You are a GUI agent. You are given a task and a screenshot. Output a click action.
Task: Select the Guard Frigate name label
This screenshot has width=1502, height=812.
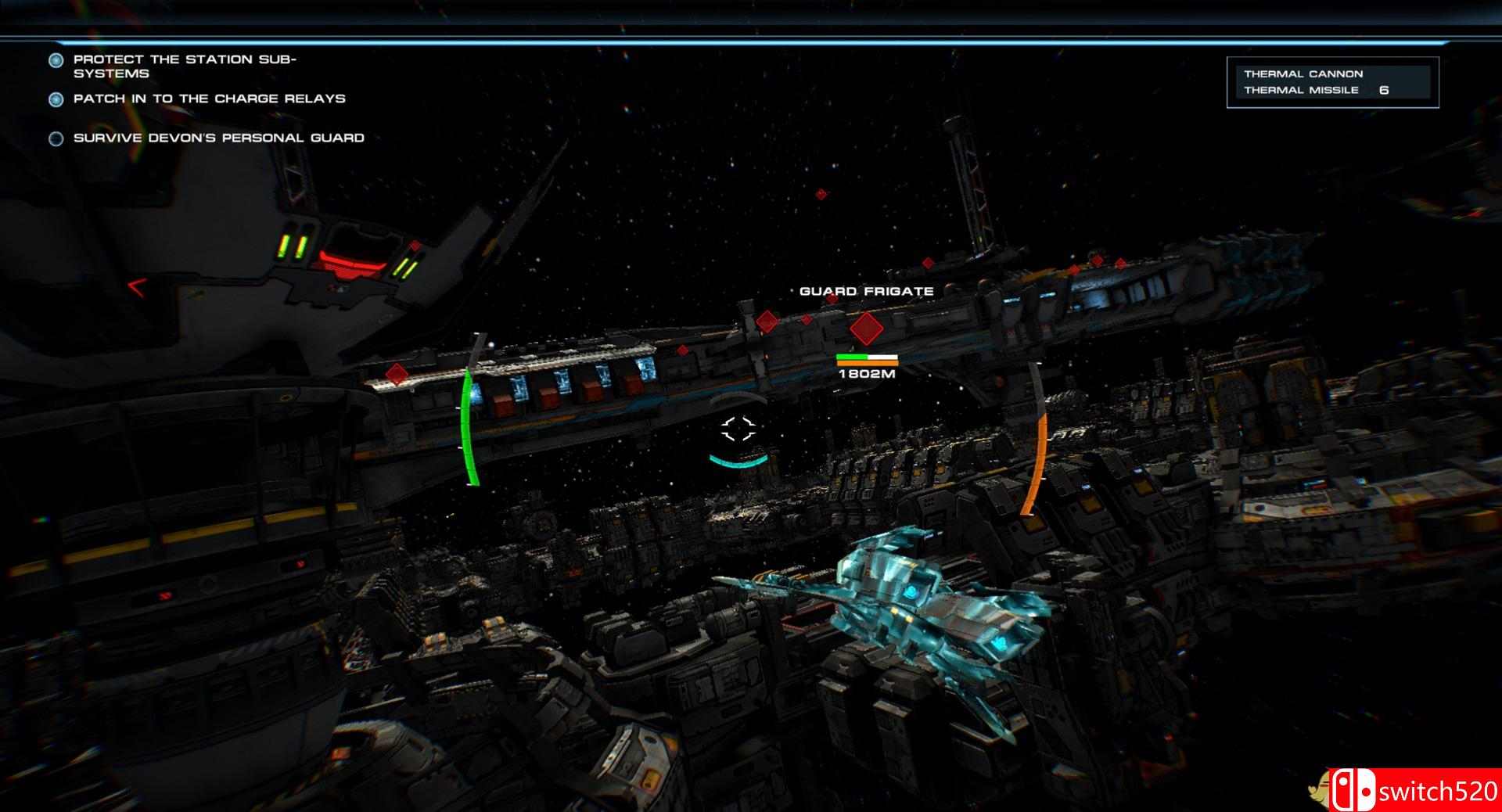865,292
